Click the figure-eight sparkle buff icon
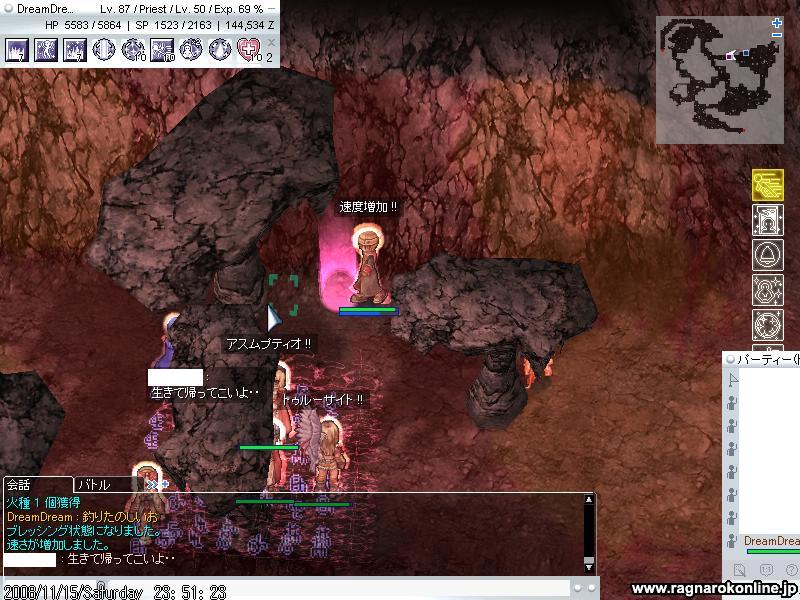Image resolution: width=800 pixels, height=600 pixels. click(x=767, y=290)
